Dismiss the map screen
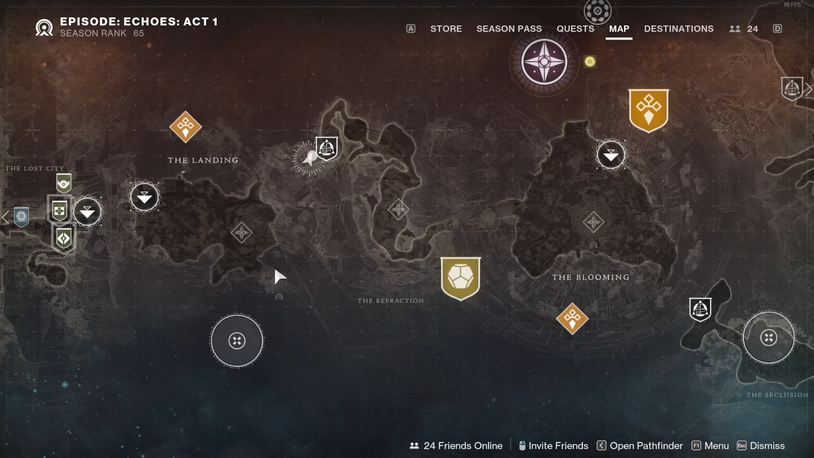Image resolution: width=814 pixels, height=458 pixels. (761, 446)
